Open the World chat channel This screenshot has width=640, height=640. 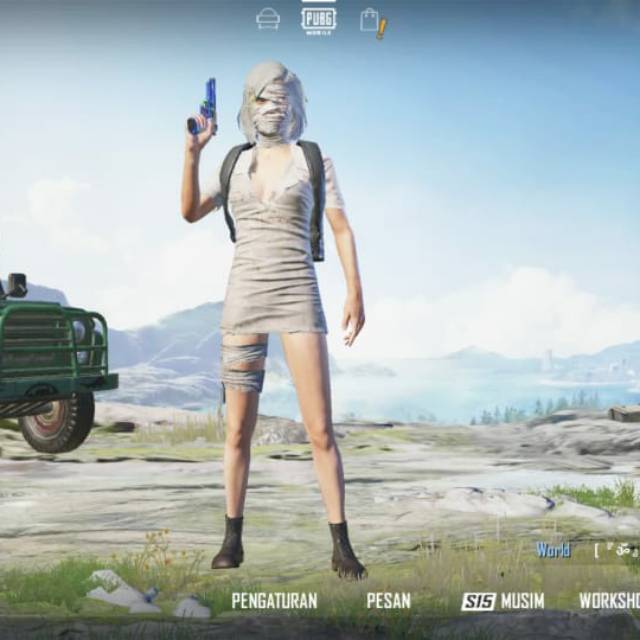(x=553, y=550)
